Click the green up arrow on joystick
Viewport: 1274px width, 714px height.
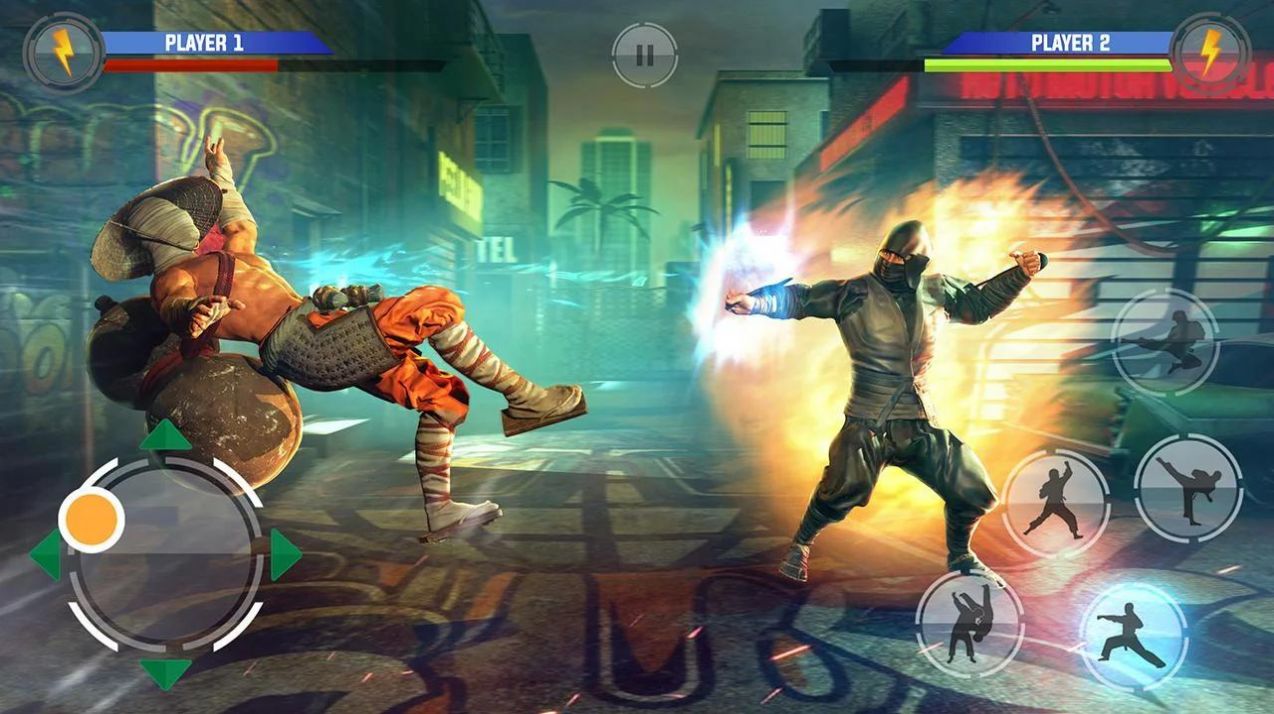click(x=165, y=437)
